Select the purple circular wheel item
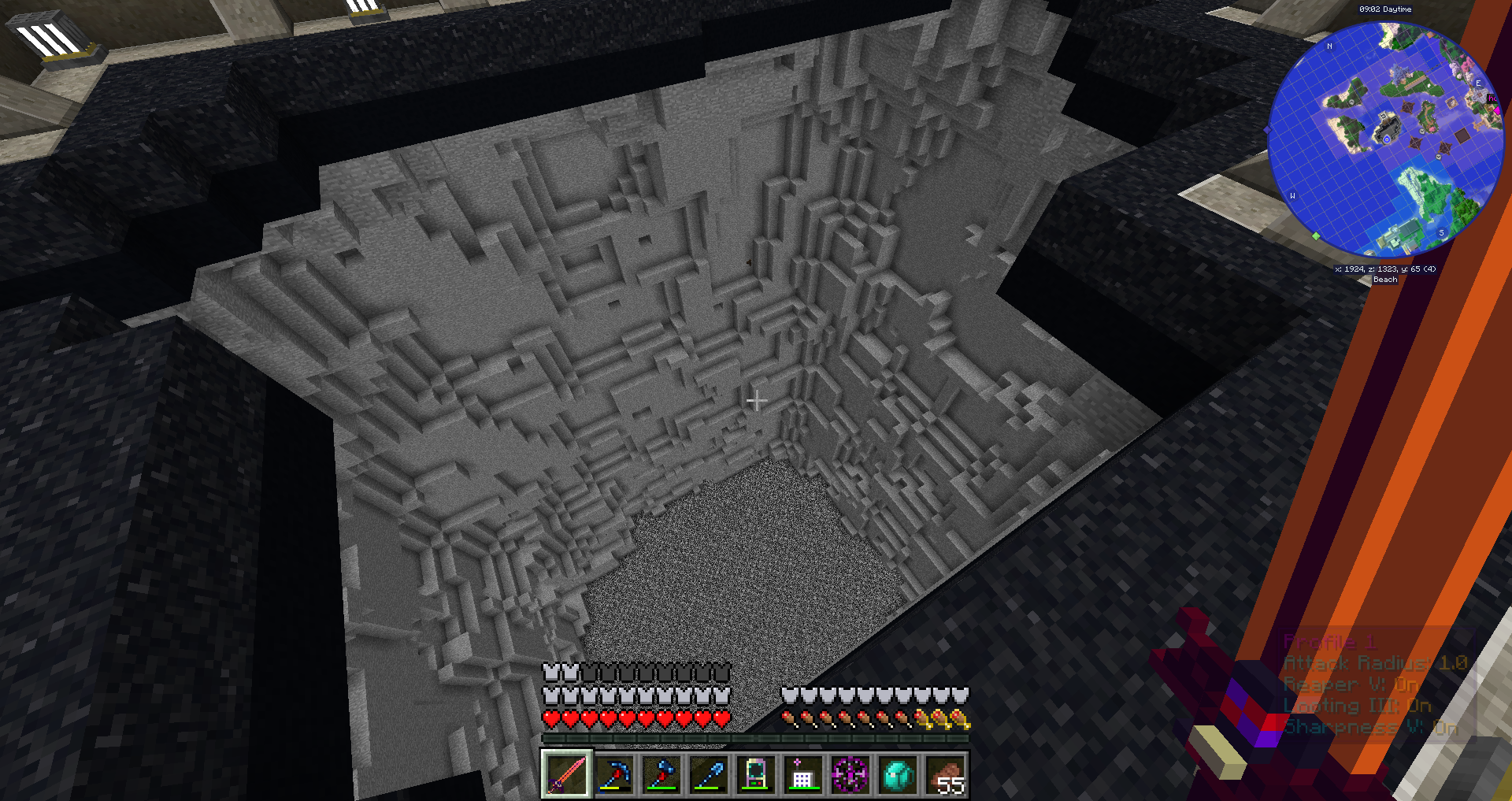This screenshot has height=801, width=1512. [x=850, y=774]
